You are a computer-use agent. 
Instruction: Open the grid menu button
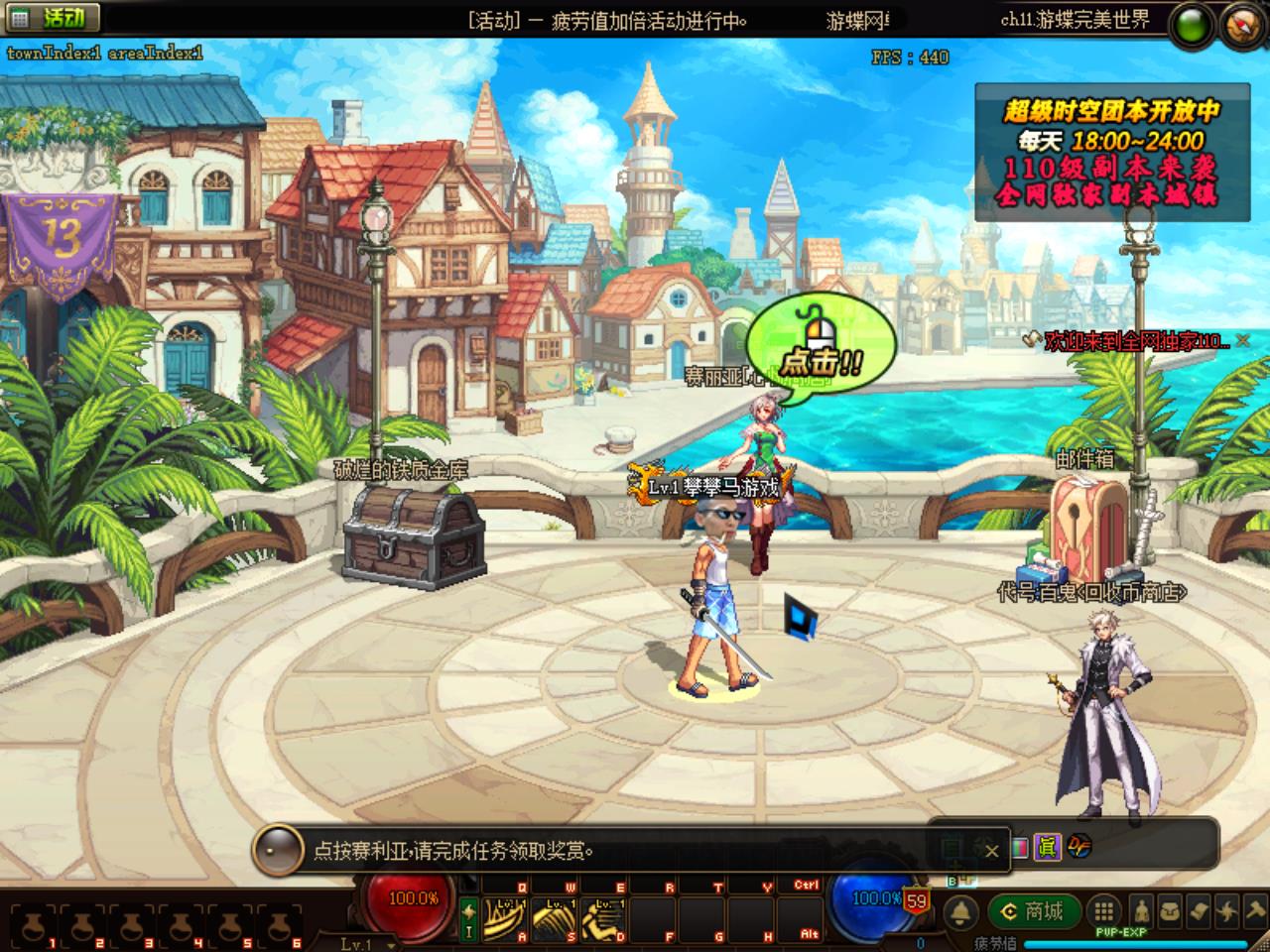(1103, 911)
